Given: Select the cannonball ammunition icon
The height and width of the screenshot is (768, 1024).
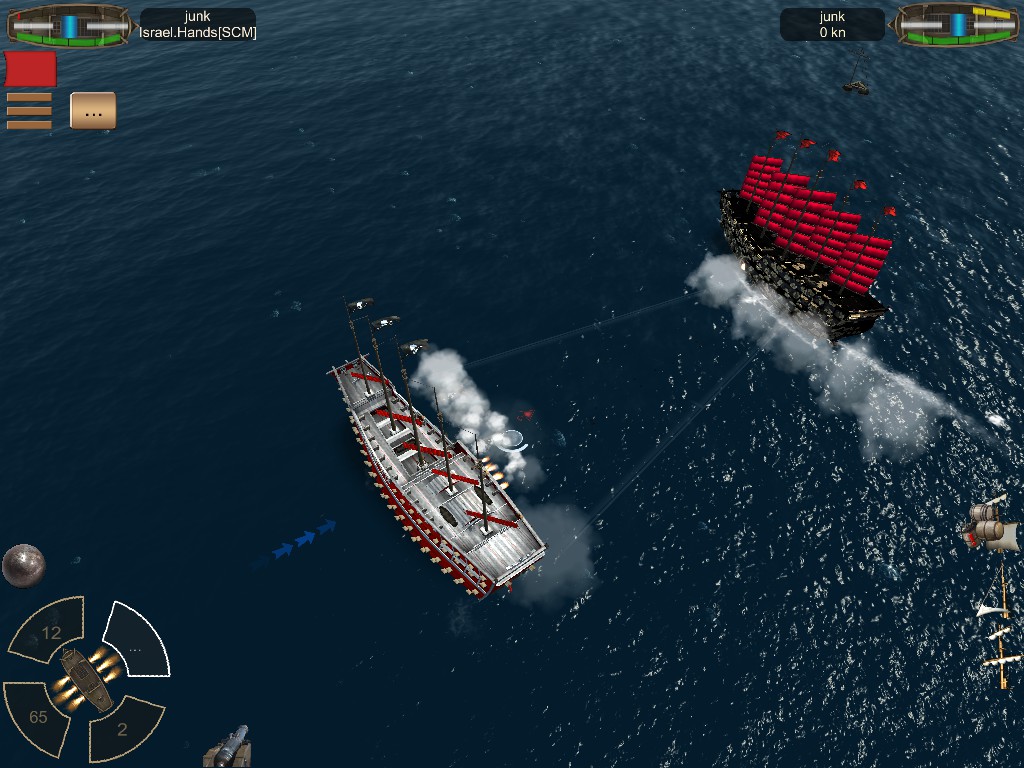Looking at the screenshot, I should point(23,565).
